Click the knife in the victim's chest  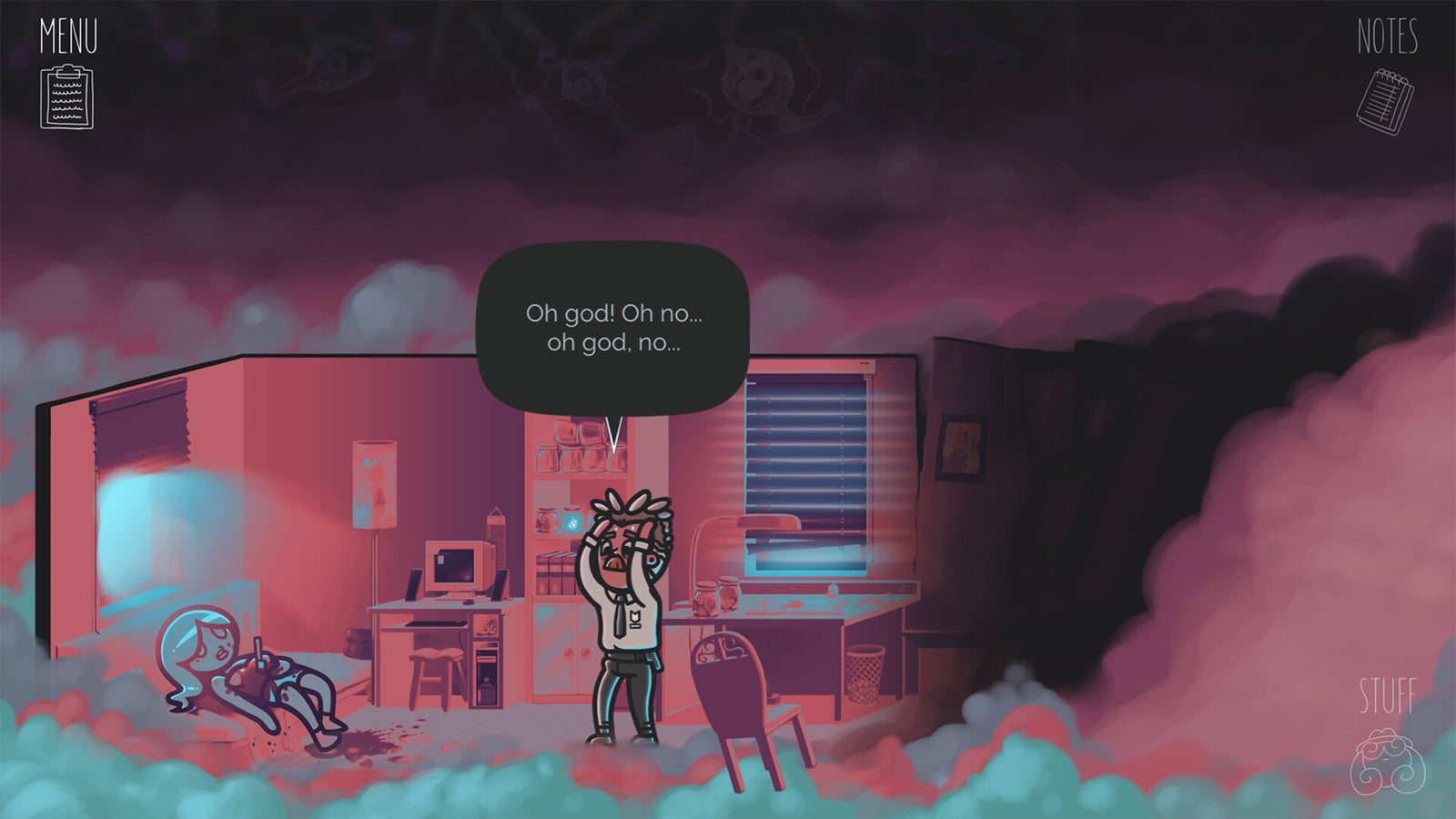pos(258,651)
